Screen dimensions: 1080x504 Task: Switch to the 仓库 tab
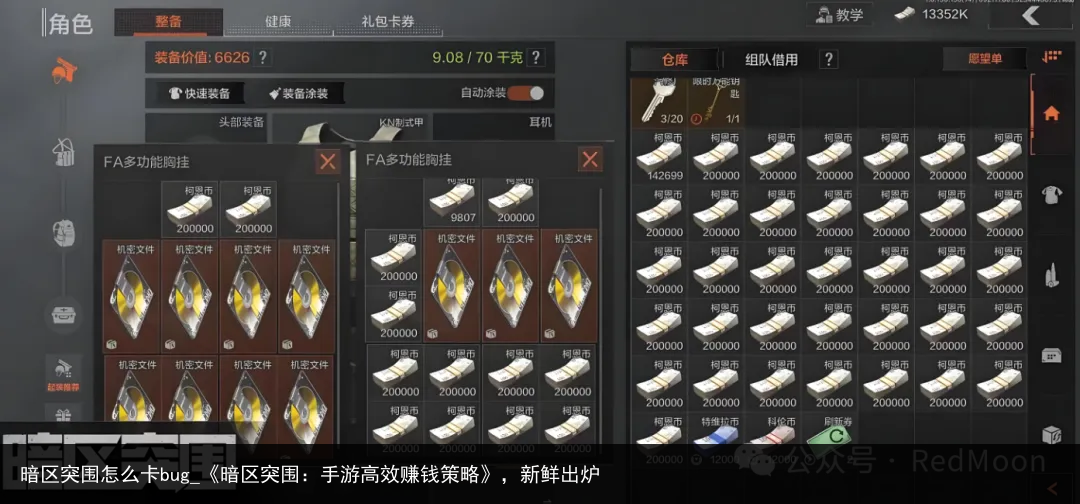coord(675,60)
